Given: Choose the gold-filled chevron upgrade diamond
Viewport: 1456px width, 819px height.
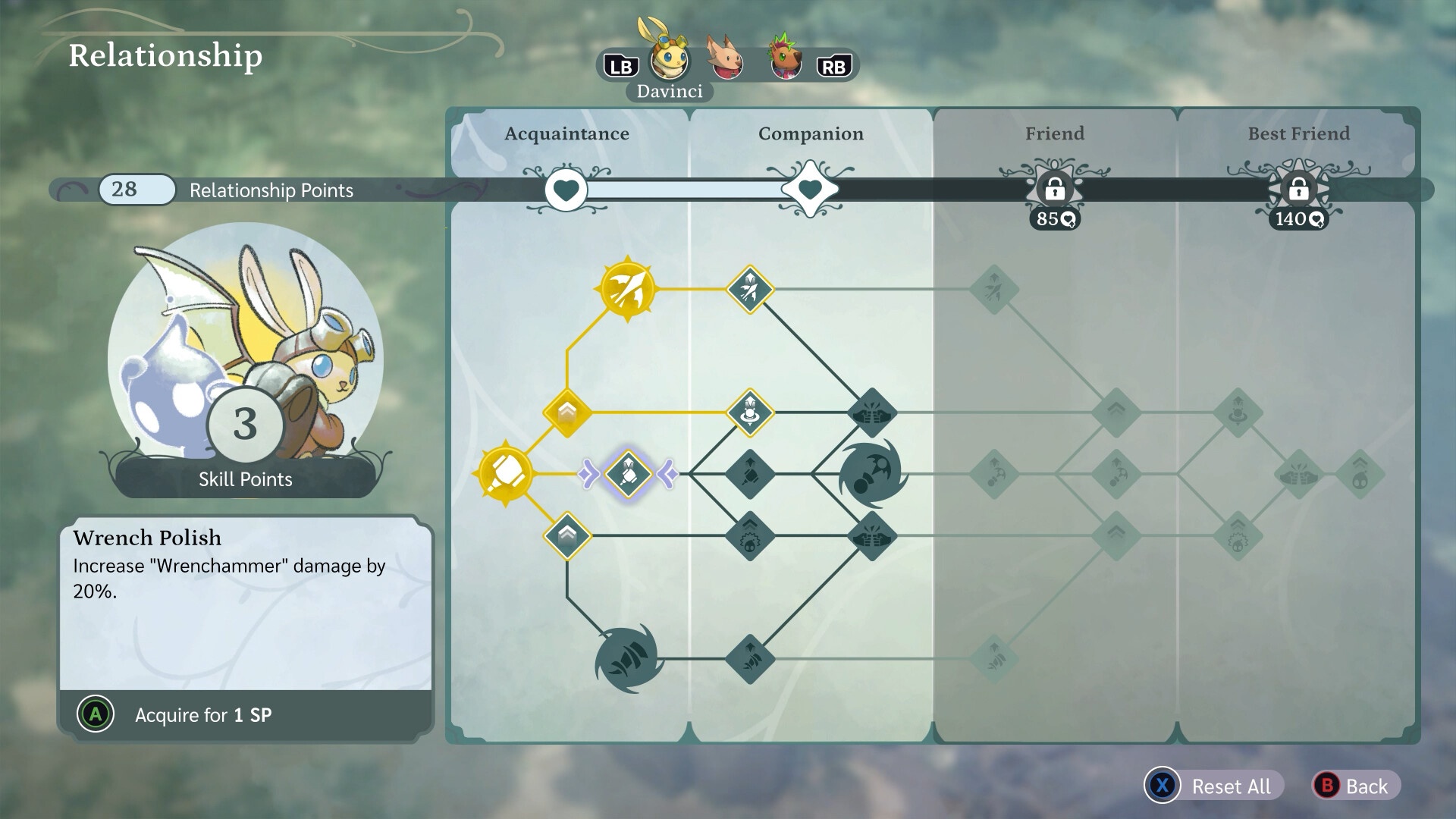Looking at the screenshot, I should point(567,413).
